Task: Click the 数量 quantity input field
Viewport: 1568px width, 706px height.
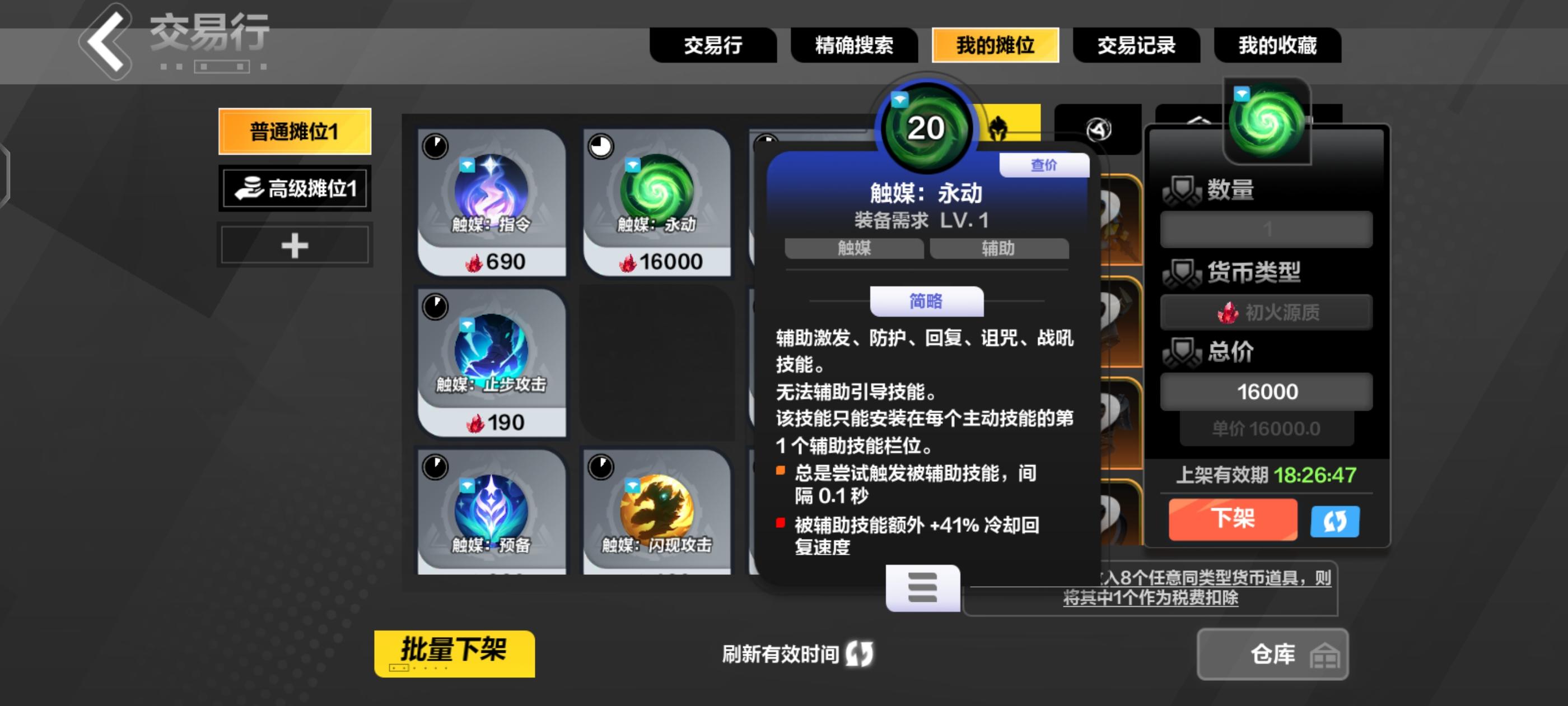Action: pos(1265,229)
